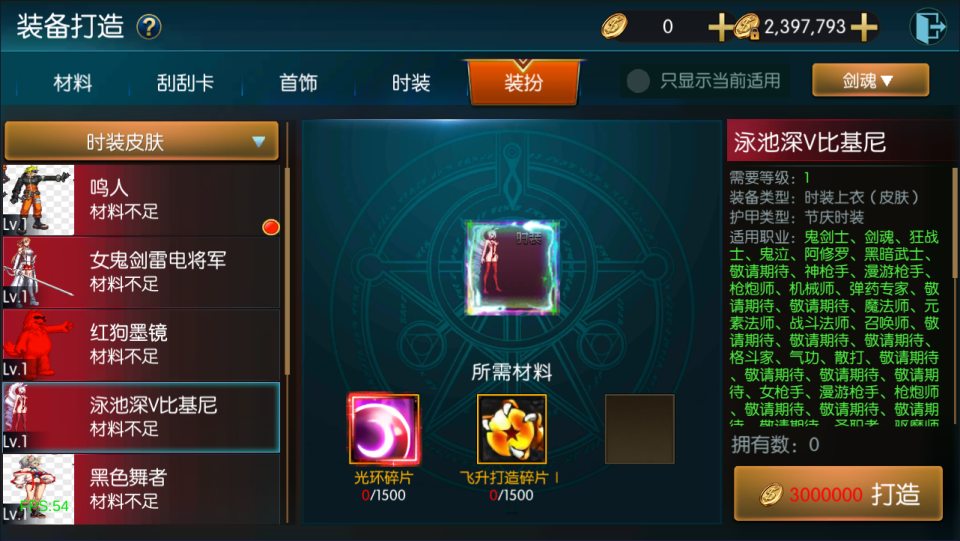Click the 打造 craft button
The width and height of the screenshot is (960, 541).
tap(838, 494)
